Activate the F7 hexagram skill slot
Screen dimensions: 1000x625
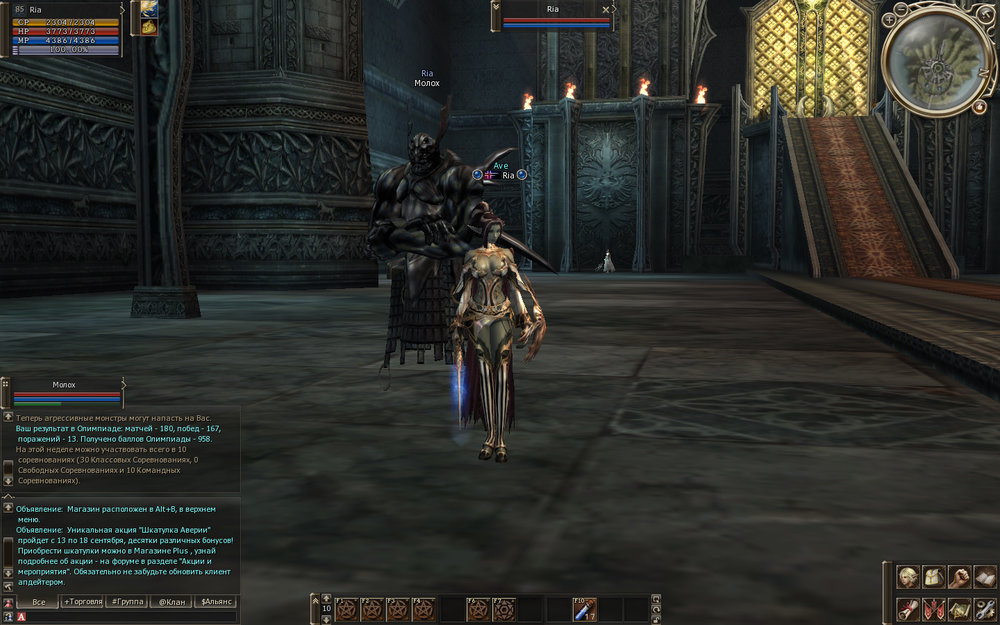504,608
